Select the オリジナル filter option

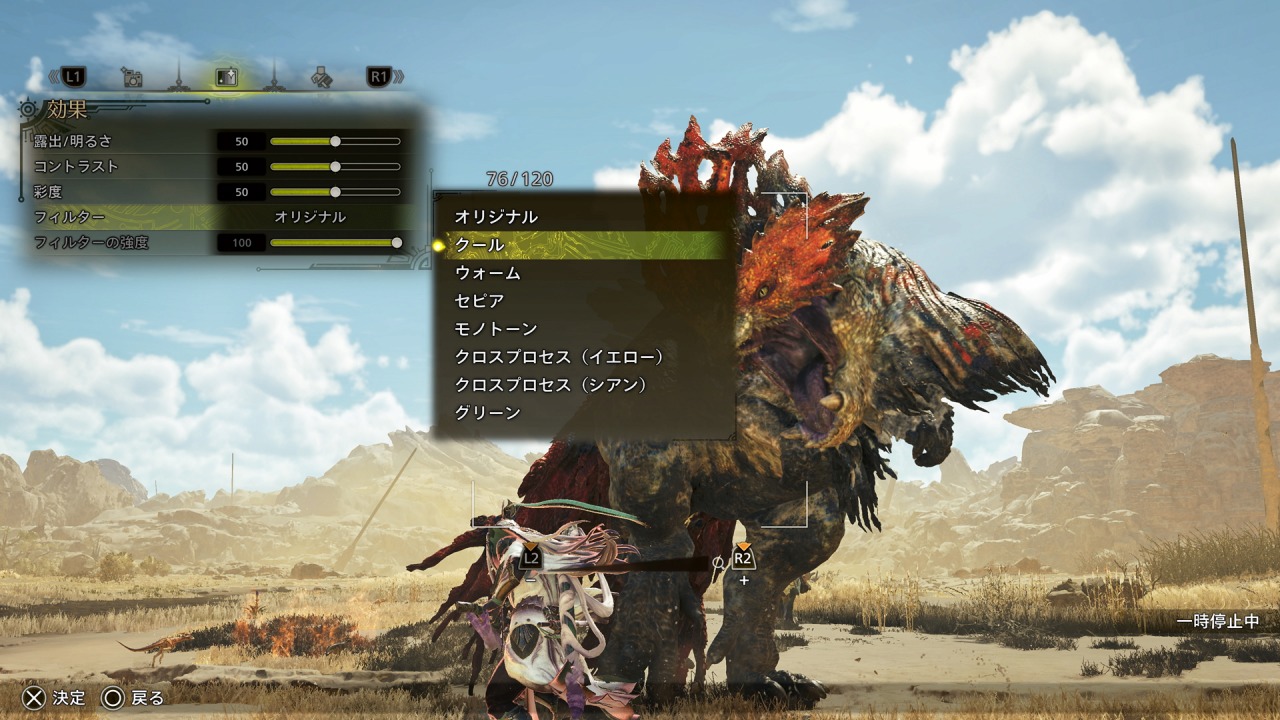496,217
